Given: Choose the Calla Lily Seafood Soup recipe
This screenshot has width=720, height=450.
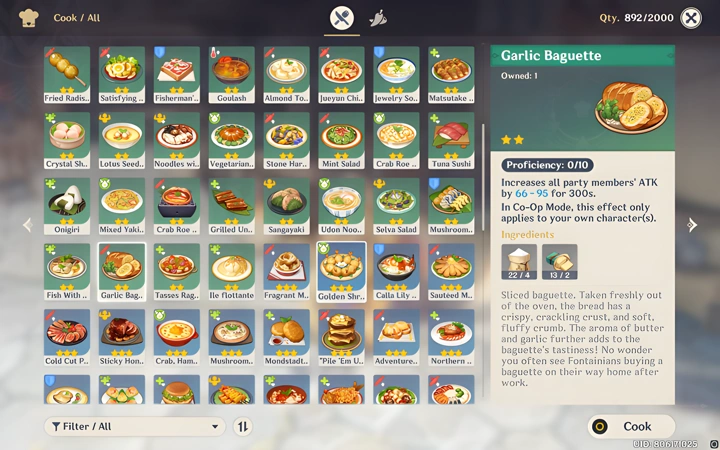Looking at the screenshot, I should 396,272.
